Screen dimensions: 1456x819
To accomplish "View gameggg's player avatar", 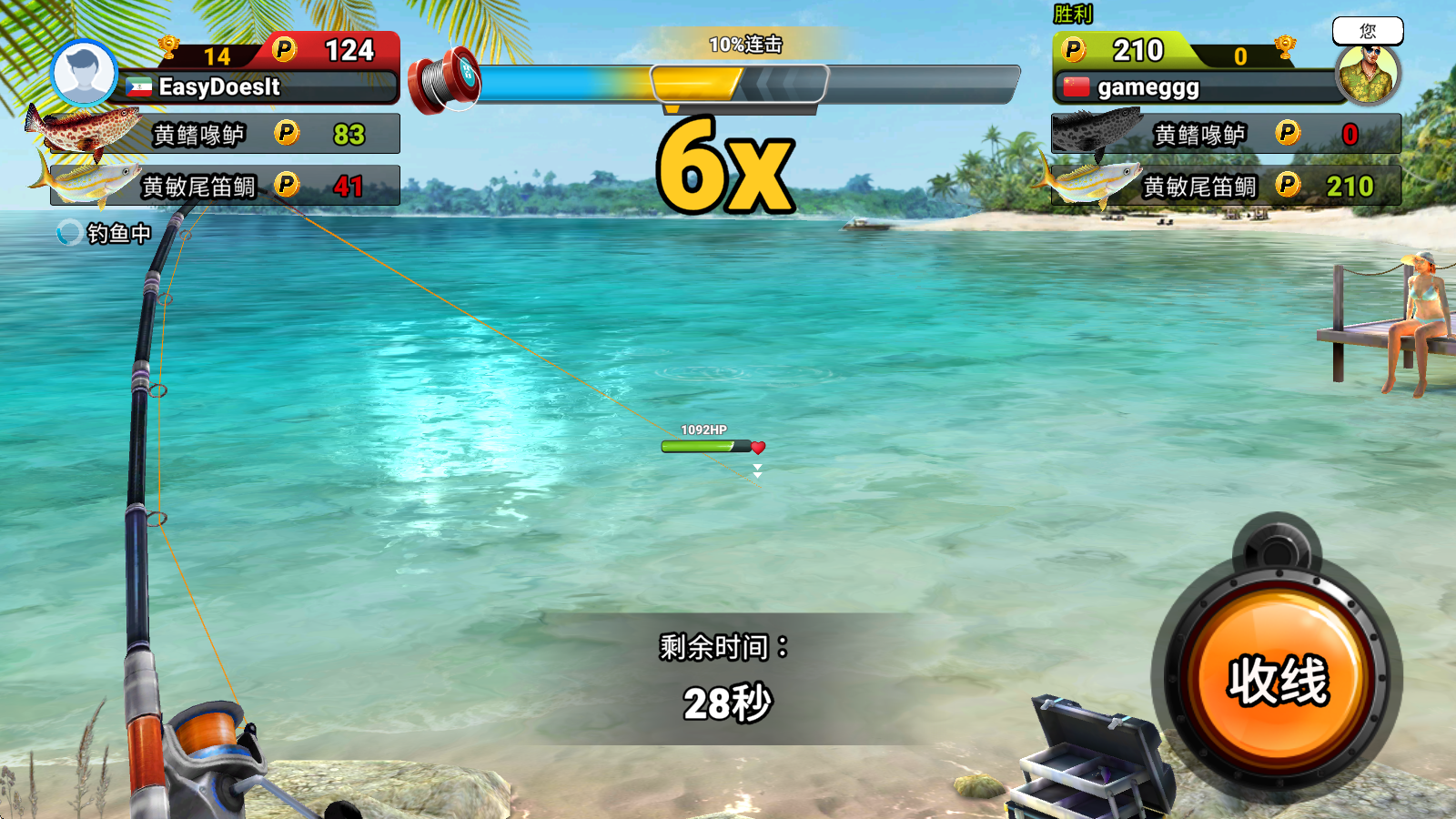I will 1368,74.
